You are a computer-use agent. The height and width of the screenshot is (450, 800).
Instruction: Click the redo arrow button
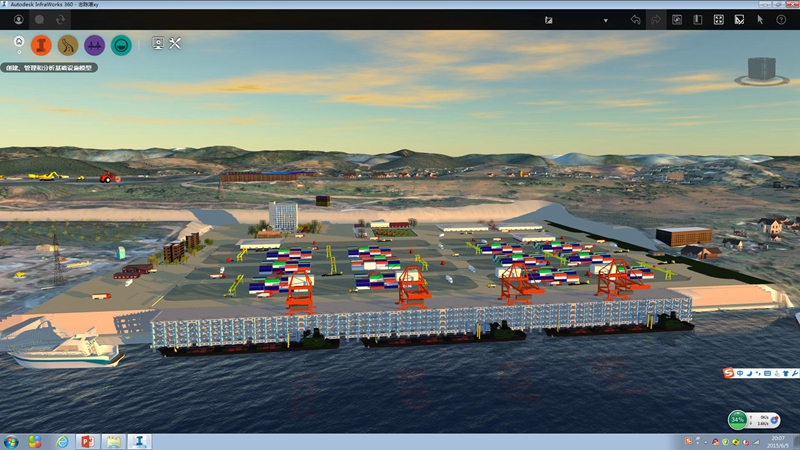(656, 19)
